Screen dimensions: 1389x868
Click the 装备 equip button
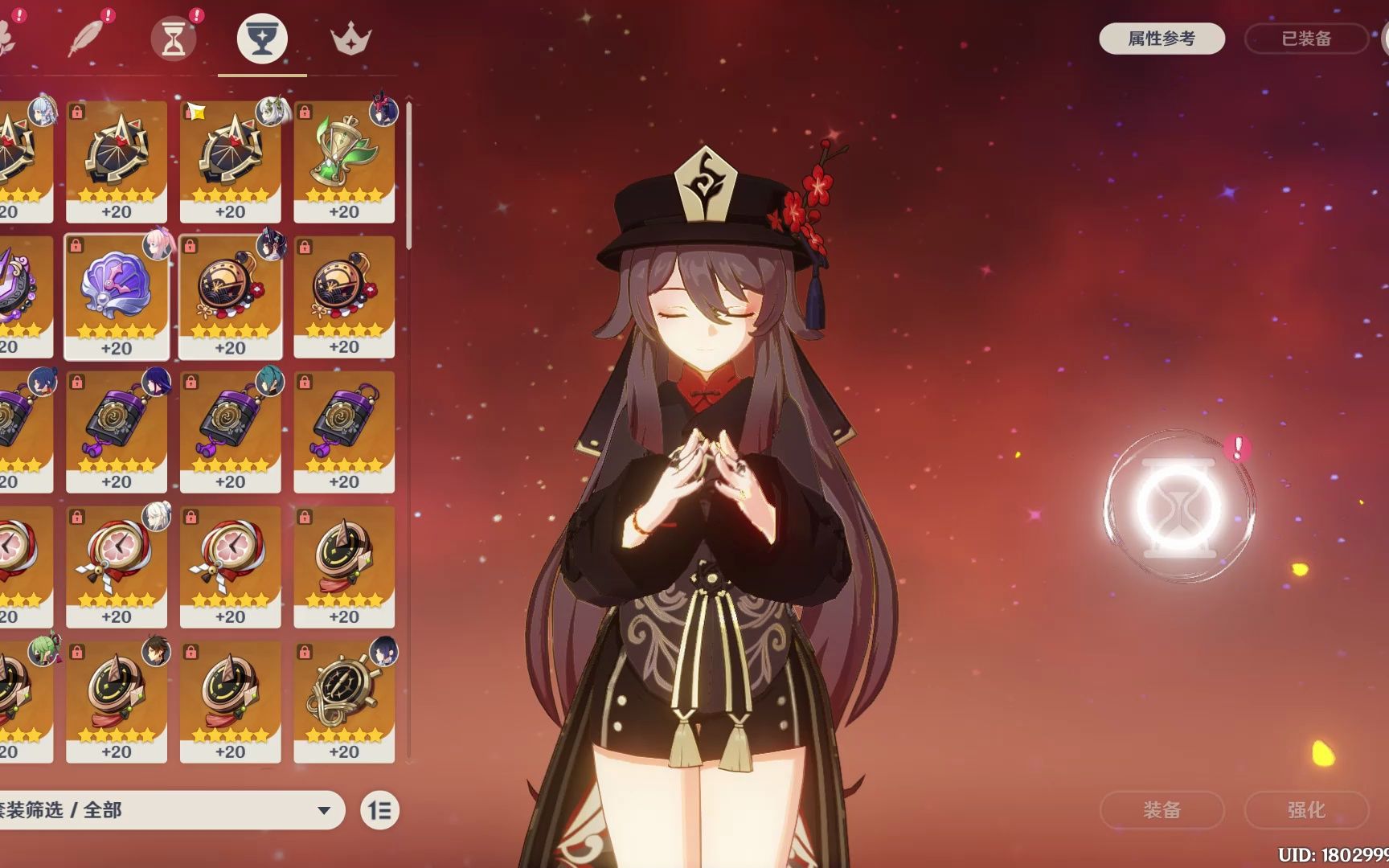point(1162,809)
